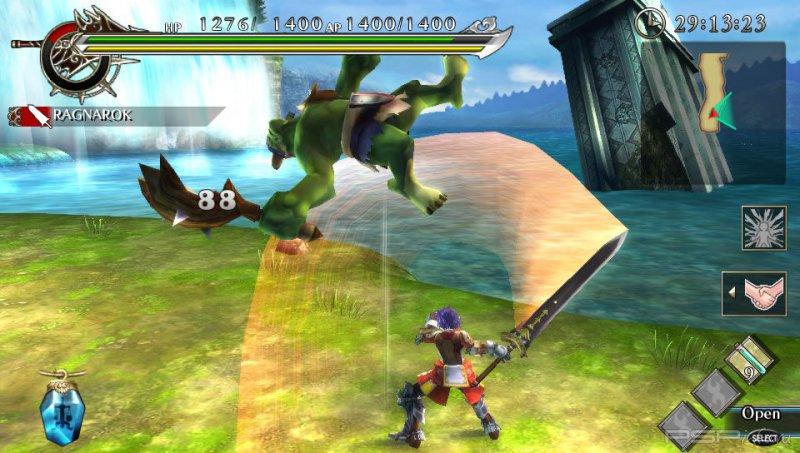Viewport: 800px width, 453px height.
Task: Activate the radiant figure skill icon
Action: tap(763, 228)
